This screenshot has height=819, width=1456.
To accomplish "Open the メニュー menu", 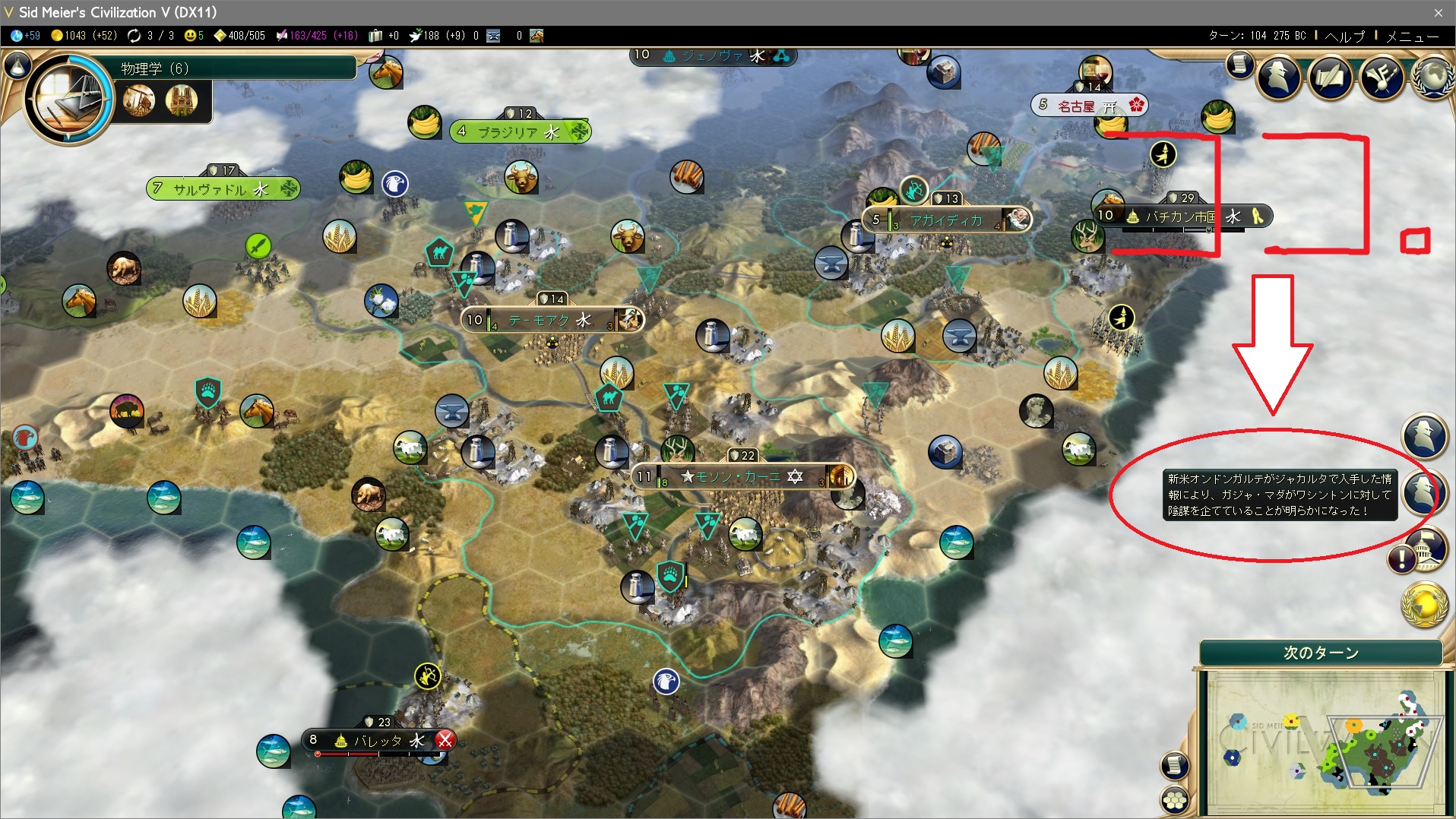I will pos(1411,36).
